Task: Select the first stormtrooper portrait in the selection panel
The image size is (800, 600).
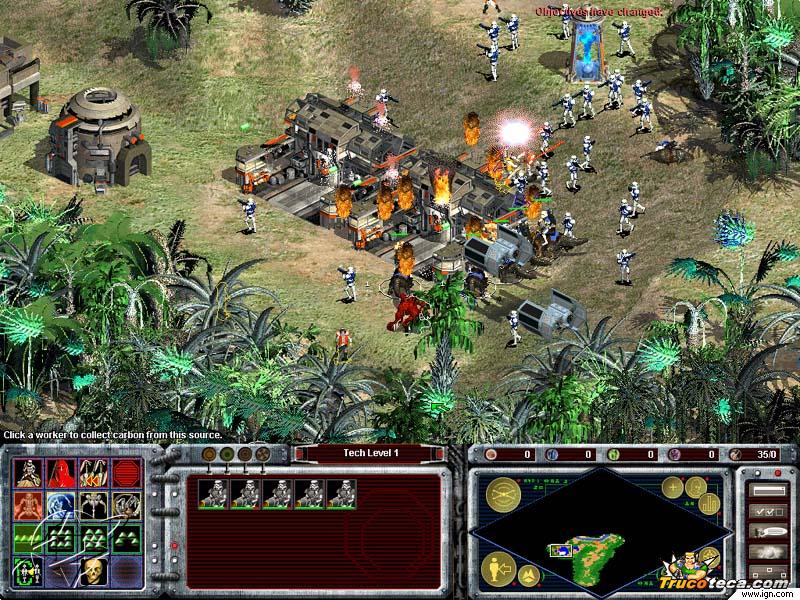Action: [x=213, y=493]
